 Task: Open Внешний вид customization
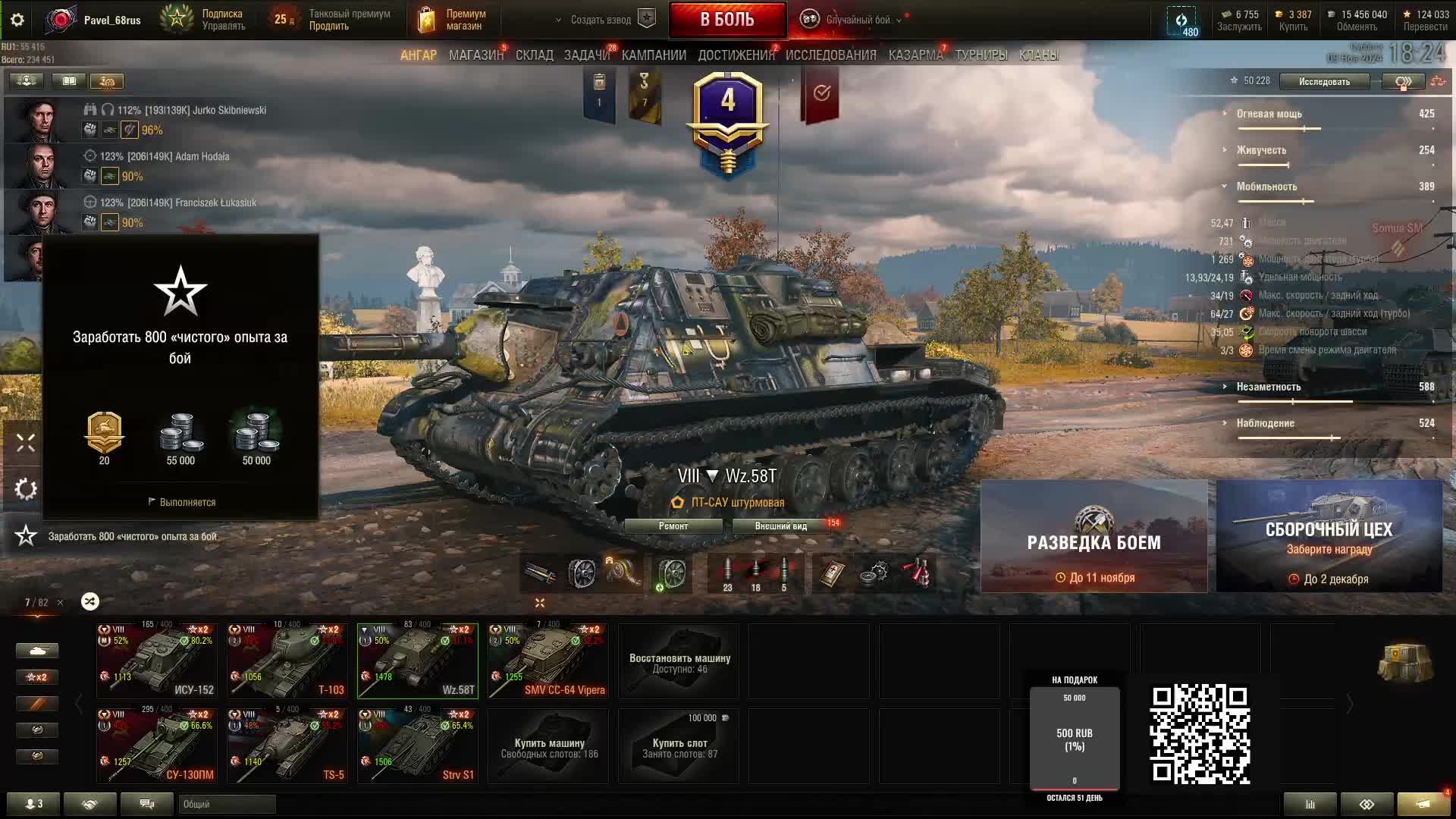(x=780, y=526)
